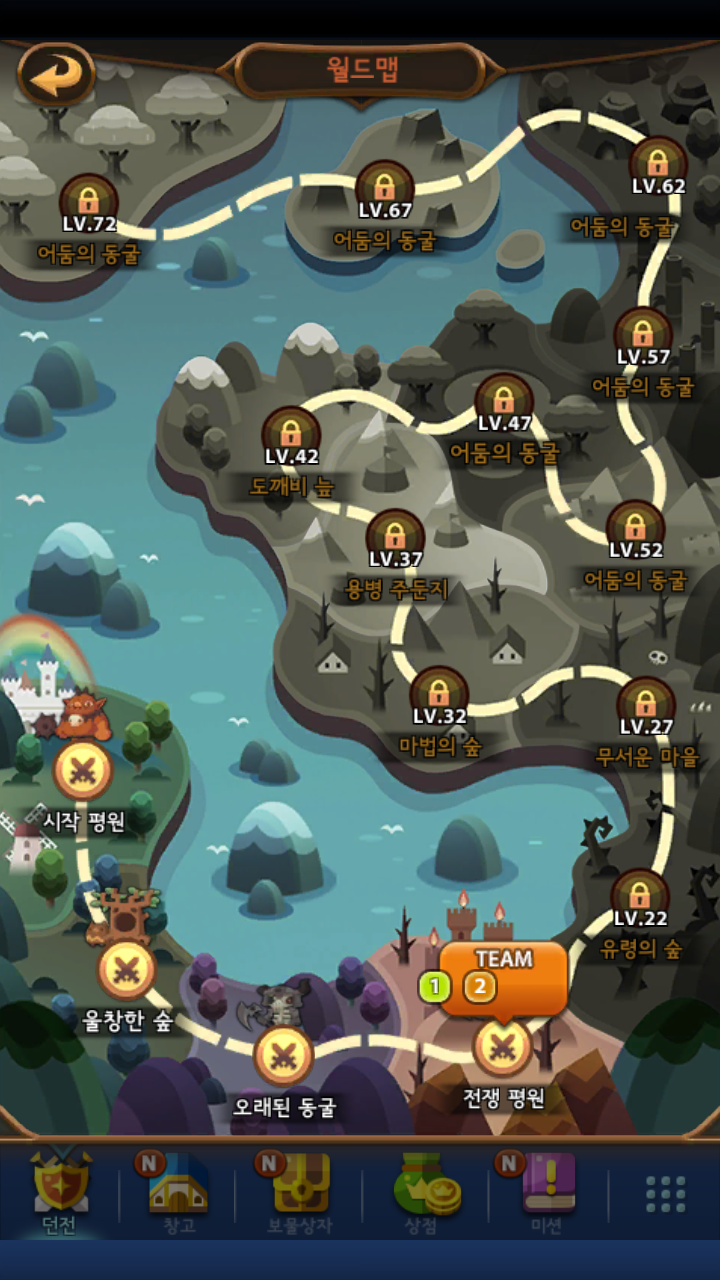Choose the locked LV.52 dungeon node
Screen dimensions: 720x1280
click(x=636, y=529)
